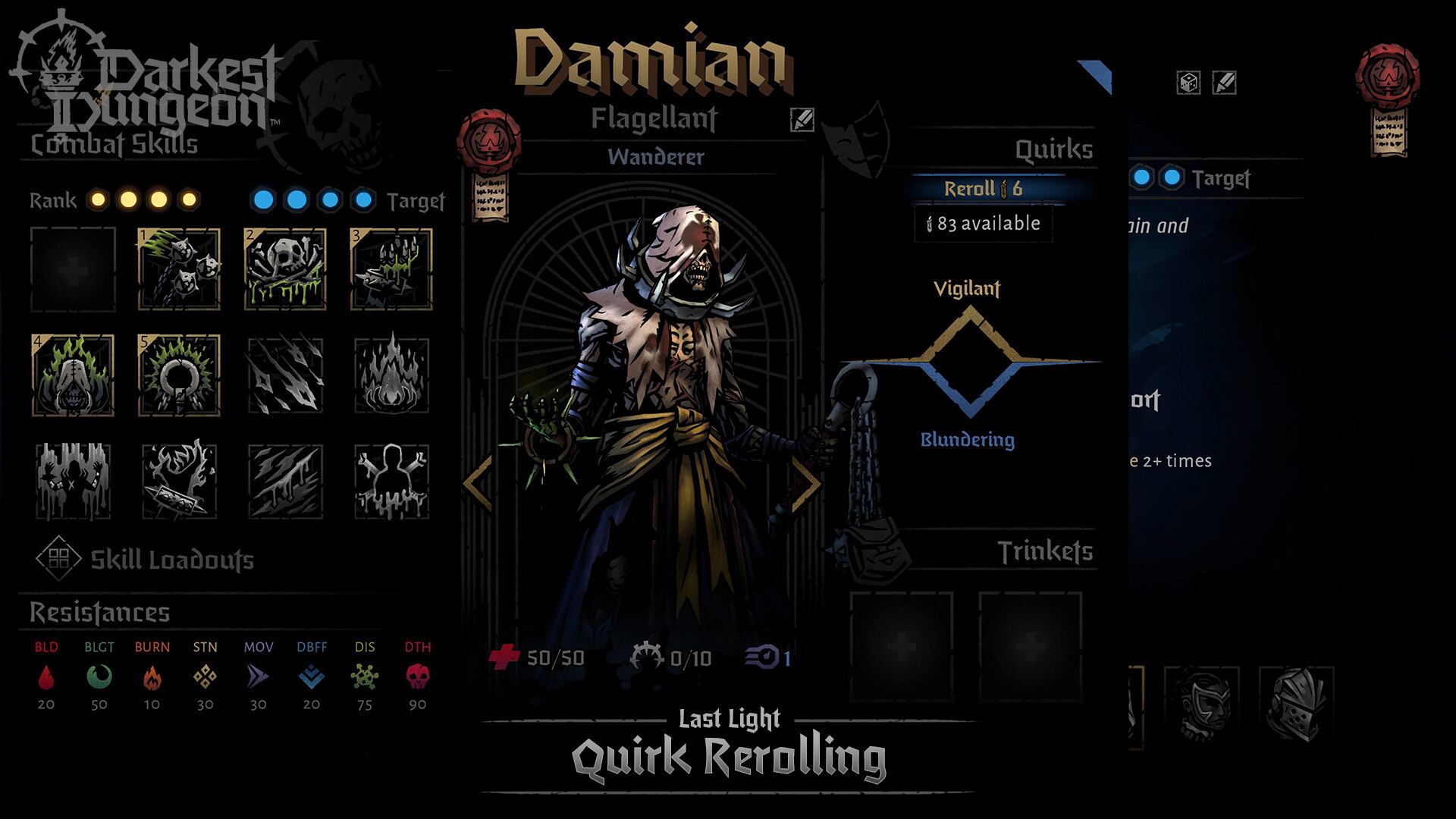The image size is (1456, 819).
Task: Choose the dripping skull skill in slot 2
Action: pos(285,269)
